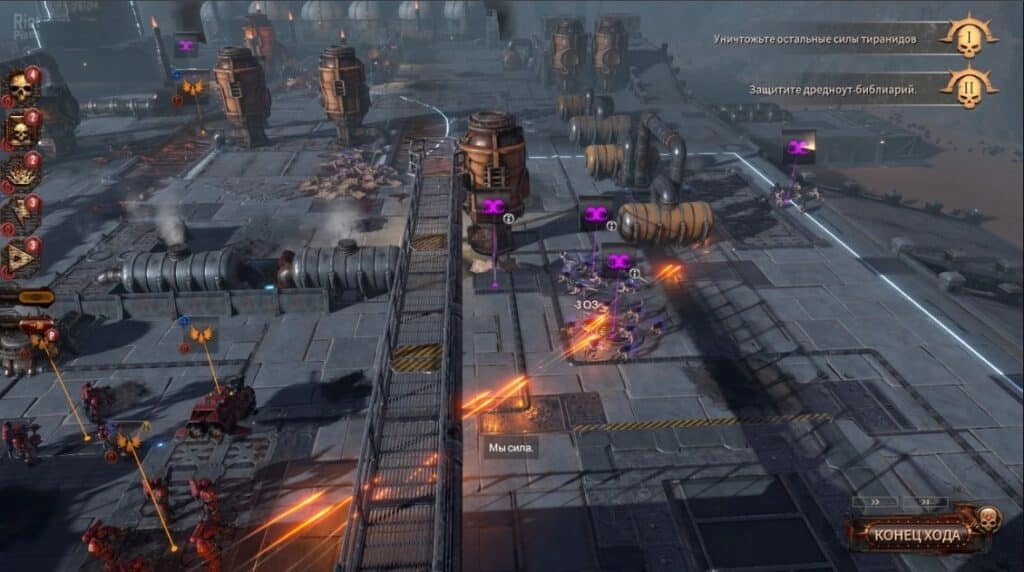
Task: Activate the plain skull ability icon
Action: click(x=20, y=91)
